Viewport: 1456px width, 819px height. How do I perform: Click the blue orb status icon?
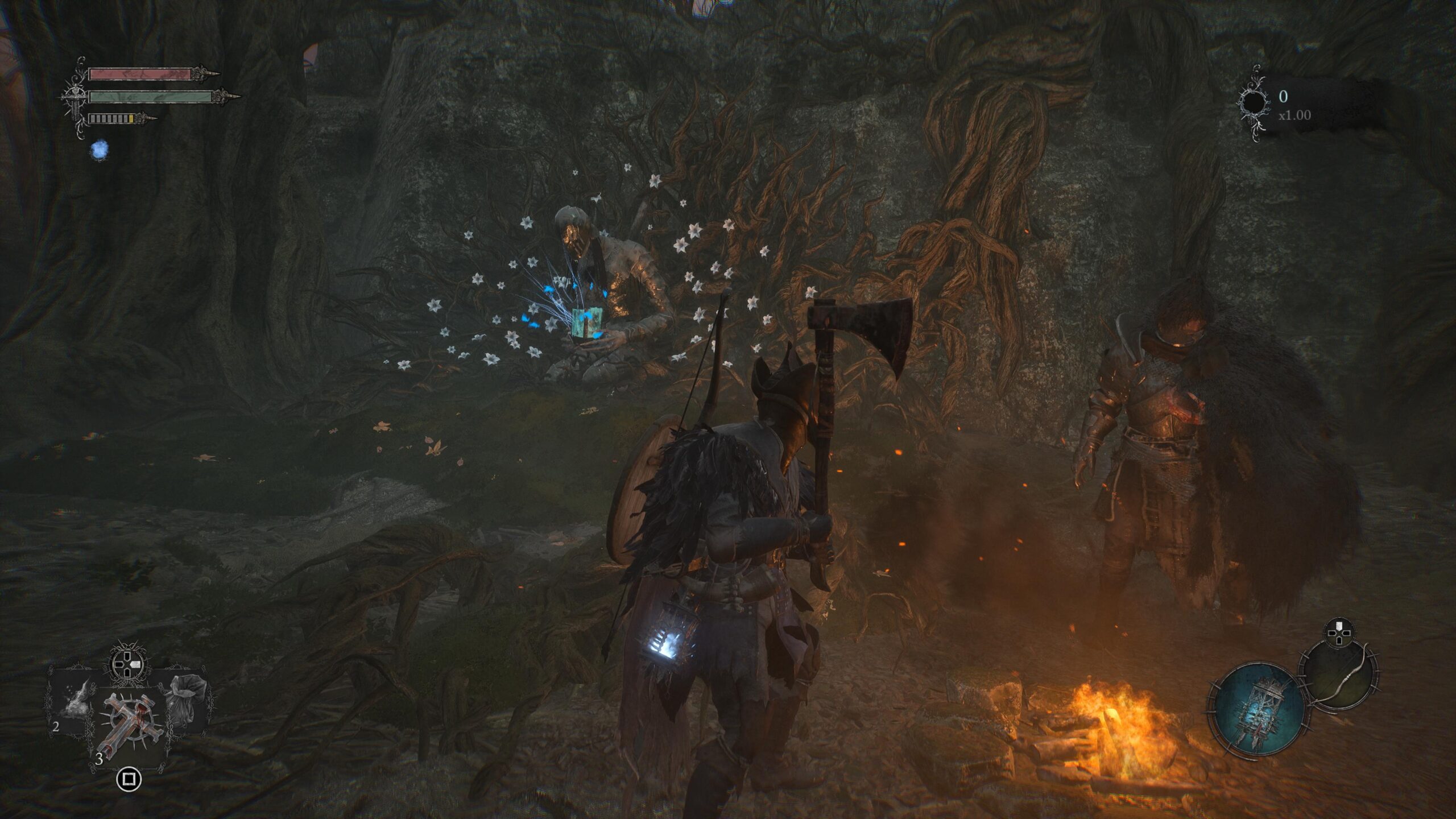[x=100, y=150]
